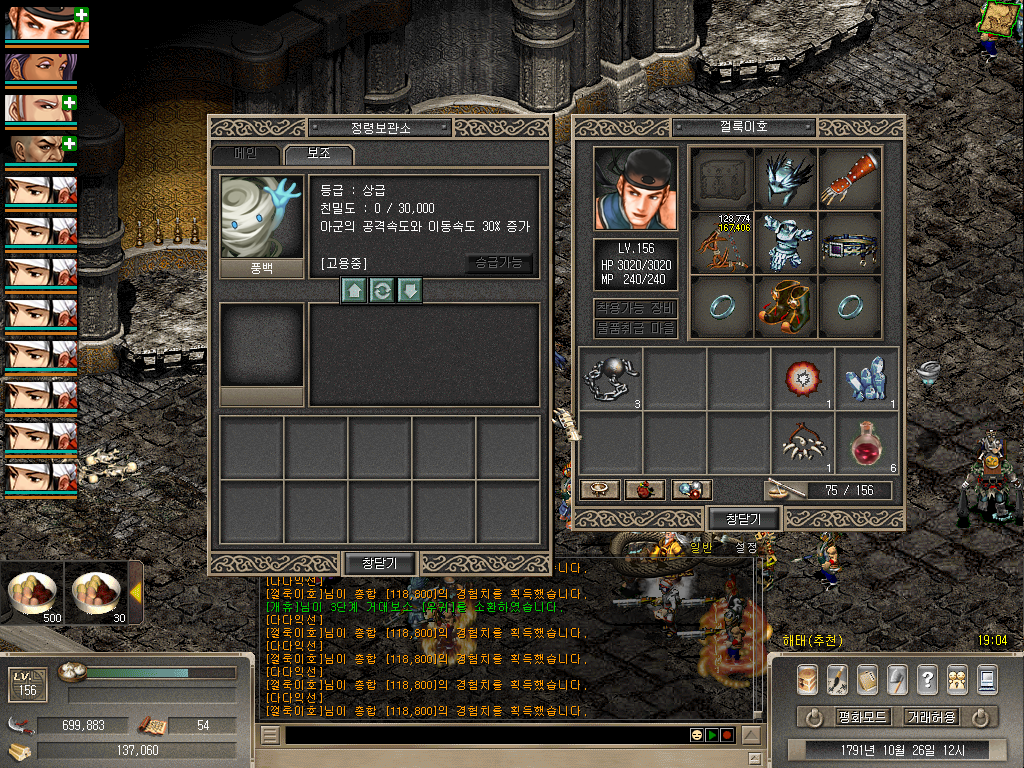Open the question mark help icon
This screenshot has height=768, width=1024.
tap(927, 679)
